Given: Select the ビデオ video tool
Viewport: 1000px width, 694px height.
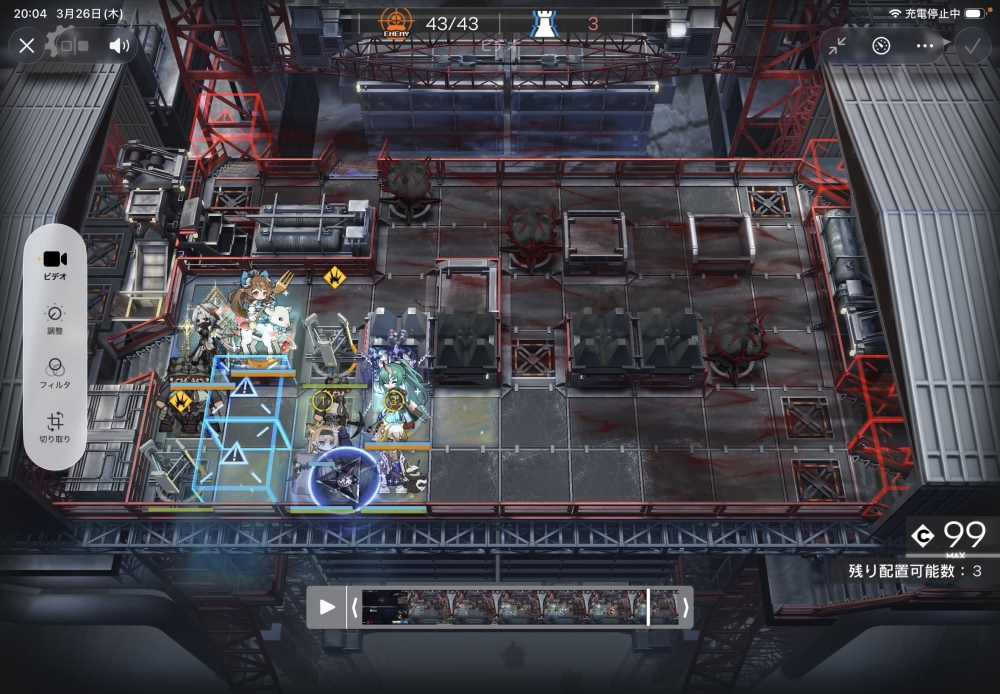Looking at the screenshot, I should click(x=55, y=264).
